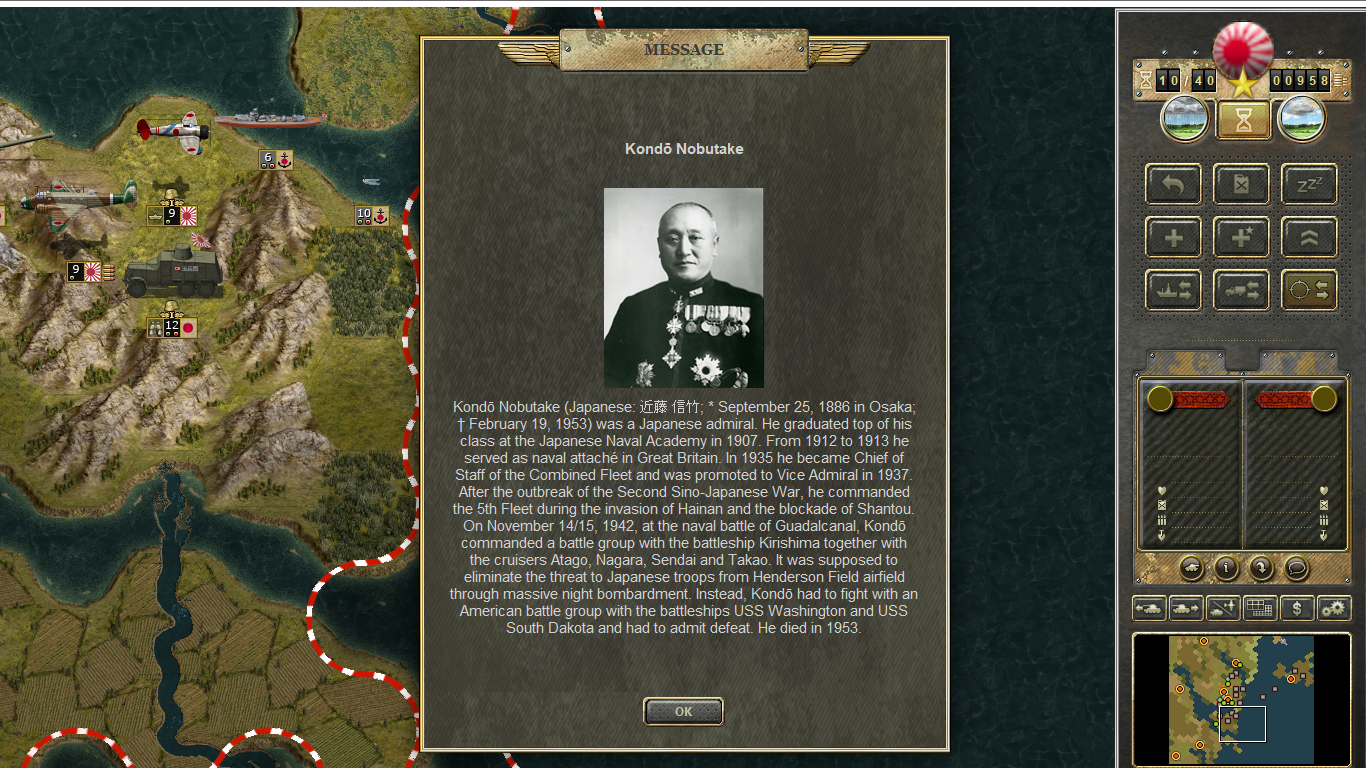Image resolution: width=1366 pixels, height=768 pixels.
Task: Open settings with the gears button
Action: pyautogui.click(x=1334, y=608)
